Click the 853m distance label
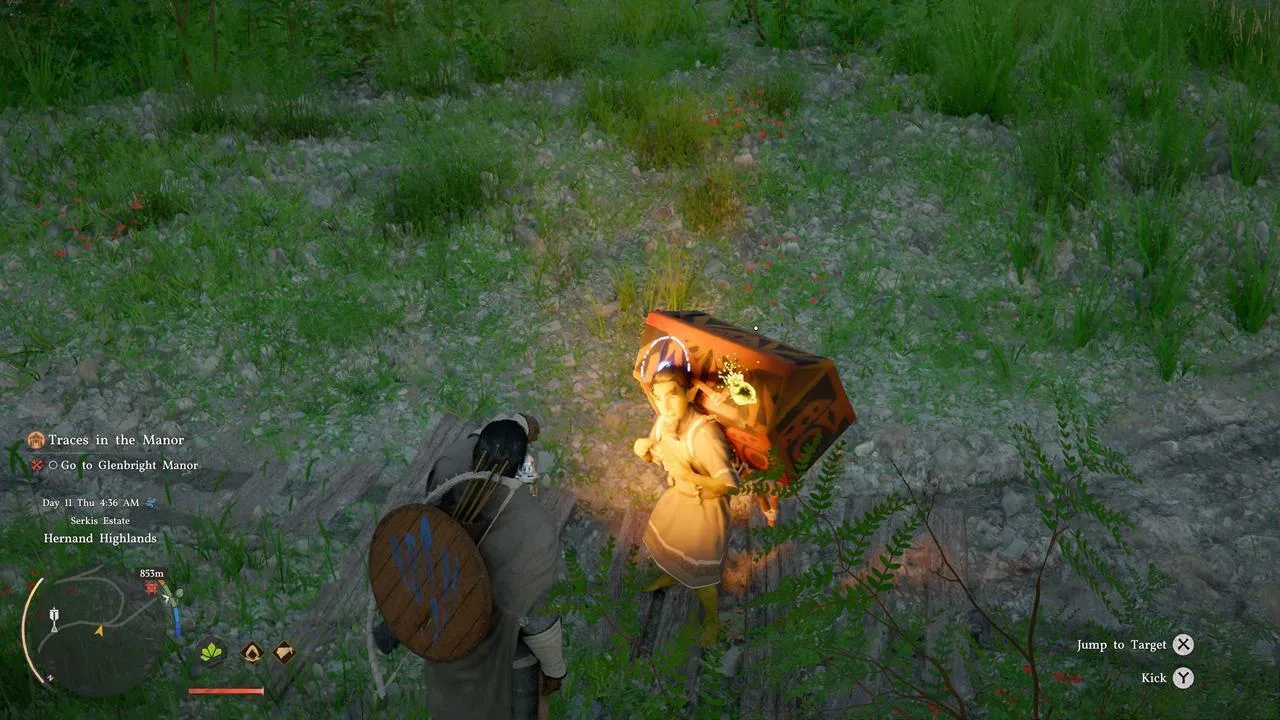The width and height of the screenshot is (1280, 720). coord(152,573)
